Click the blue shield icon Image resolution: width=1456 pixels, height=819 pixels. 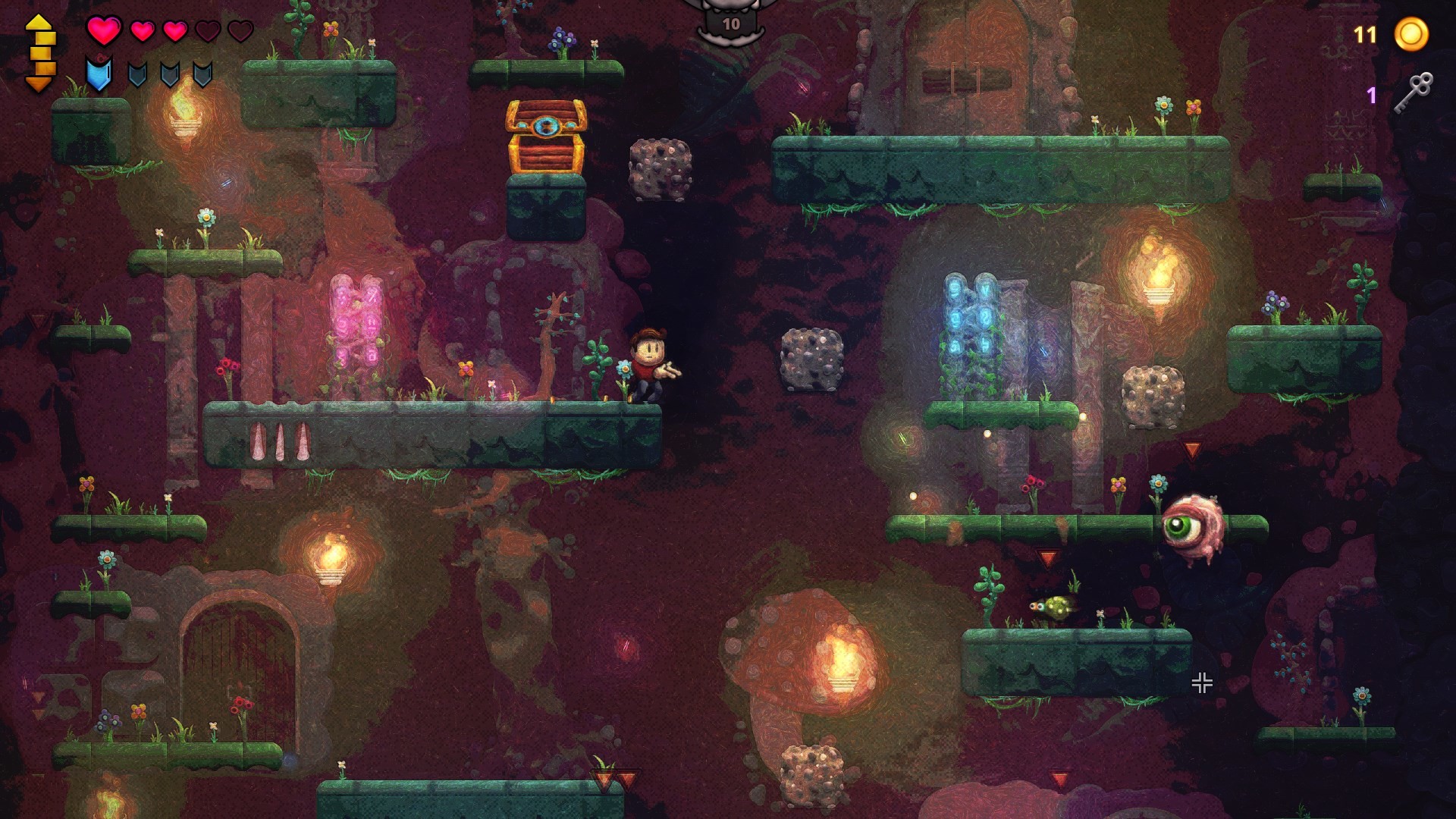99,74
